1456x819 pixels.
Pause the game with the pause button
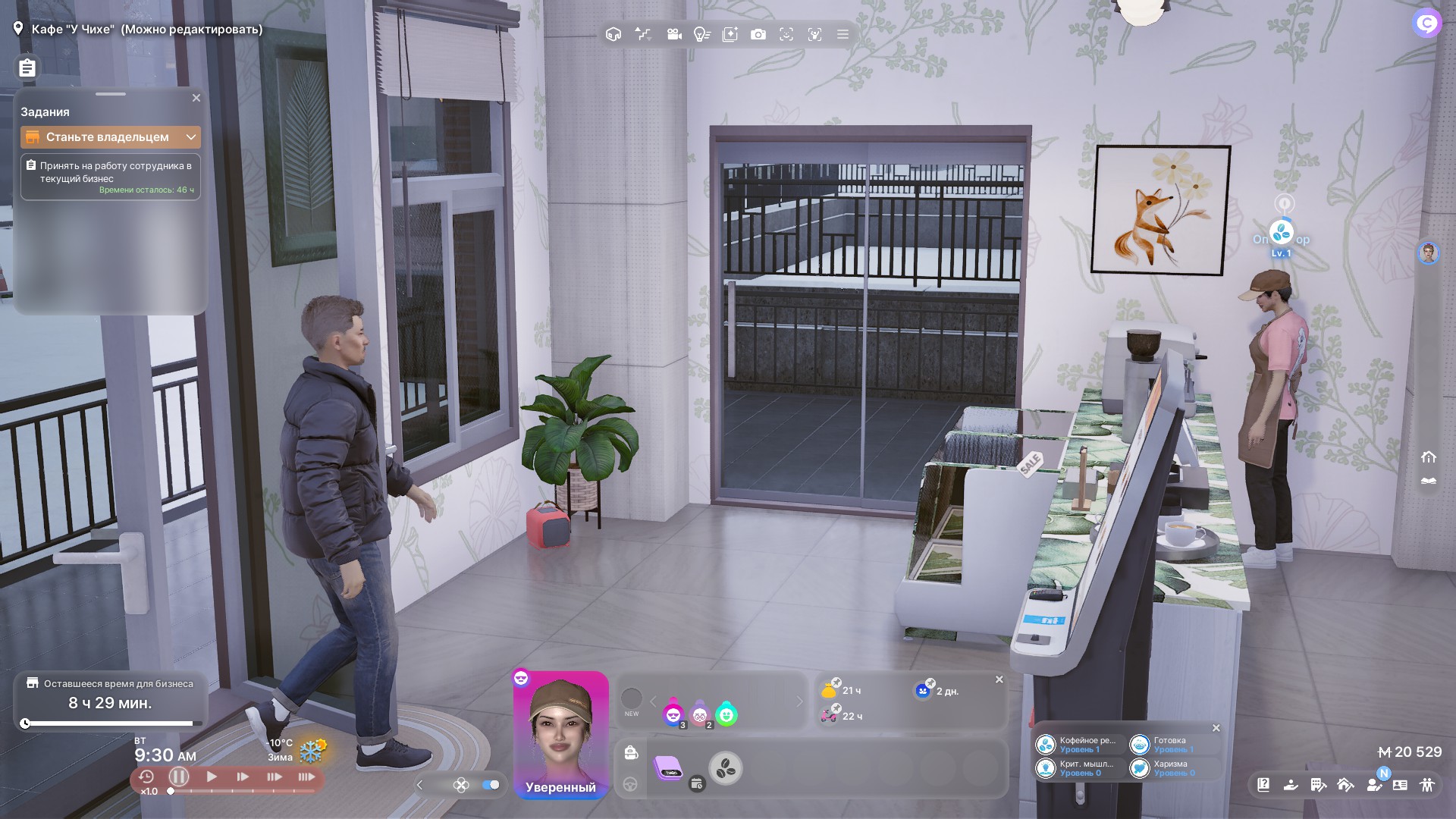point(179,777)
